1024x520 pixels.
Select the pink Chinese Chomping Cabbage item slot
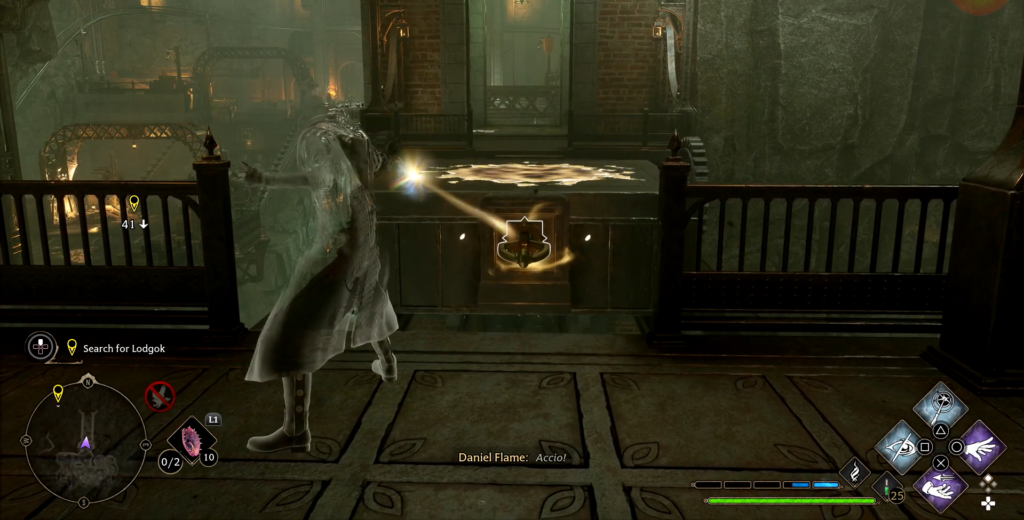[191, 440]
